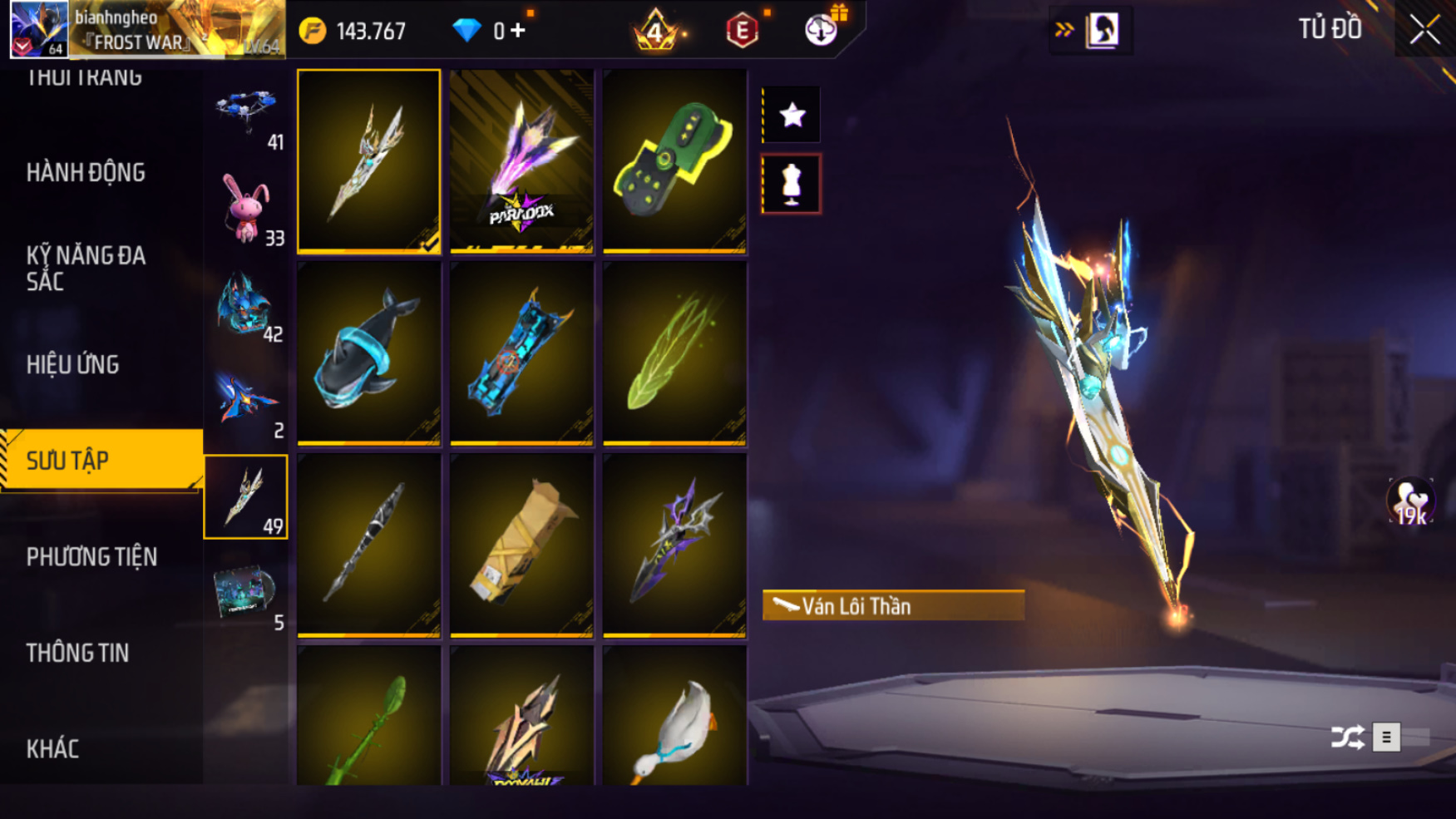The width and height of the screenshot is (1456, 819).
Task: Open the HÀNH ĐỘNG category
Action: tap(86, 173)
